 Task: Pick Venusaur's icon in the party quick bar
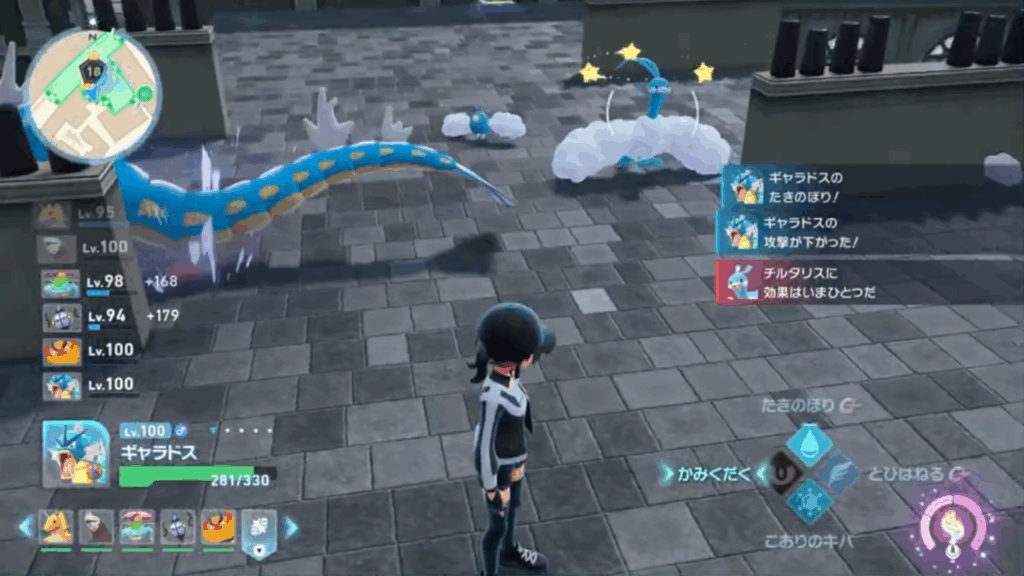point(137,525)
